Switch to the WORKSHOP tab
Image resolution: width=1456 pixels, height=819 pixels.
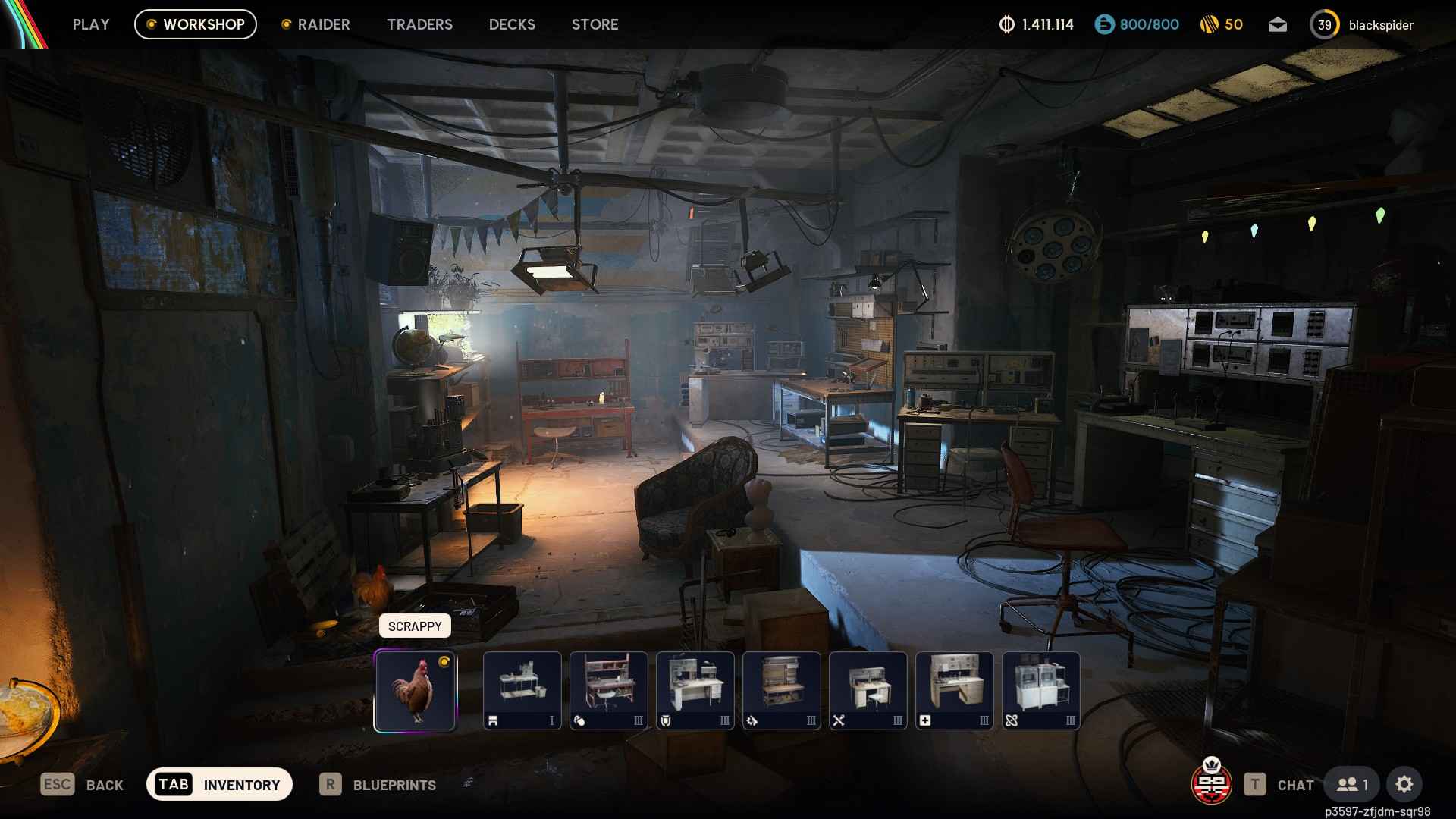coord(195,24)
